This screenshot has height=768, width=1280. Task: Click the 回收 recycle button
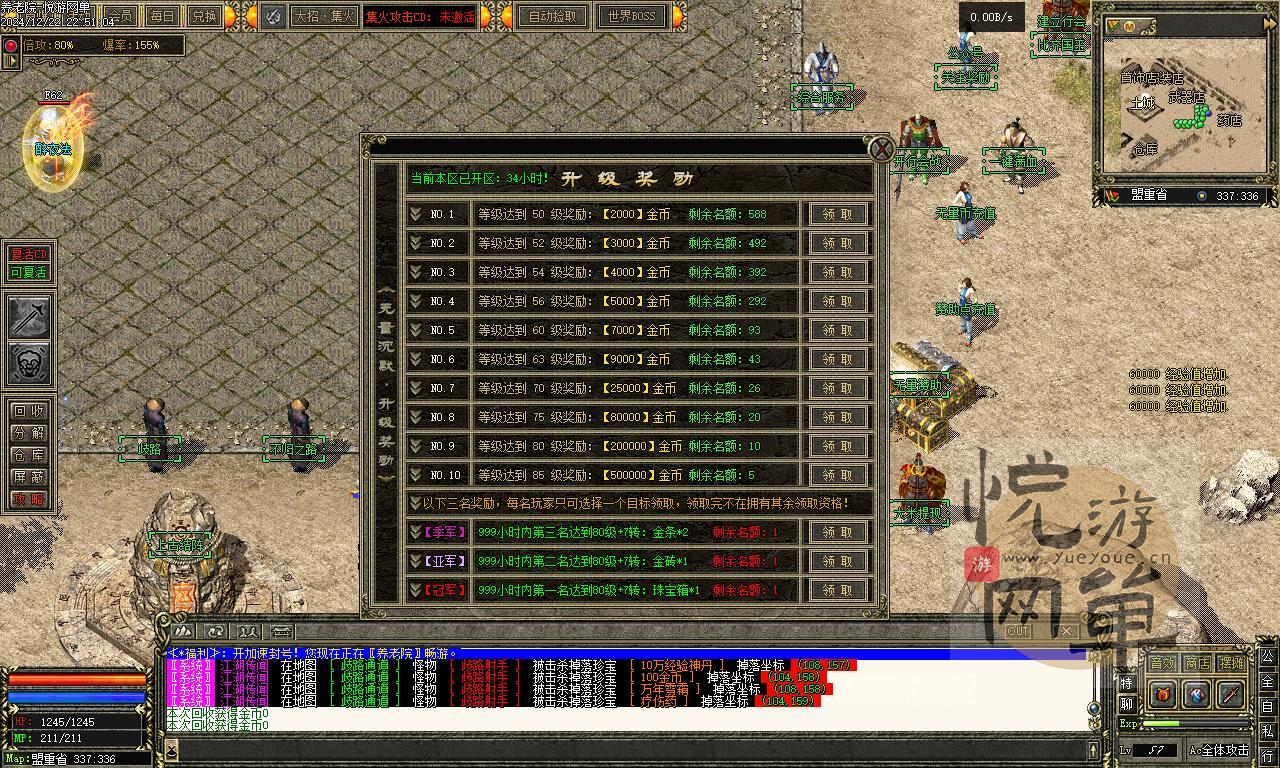tap(28, 411)
